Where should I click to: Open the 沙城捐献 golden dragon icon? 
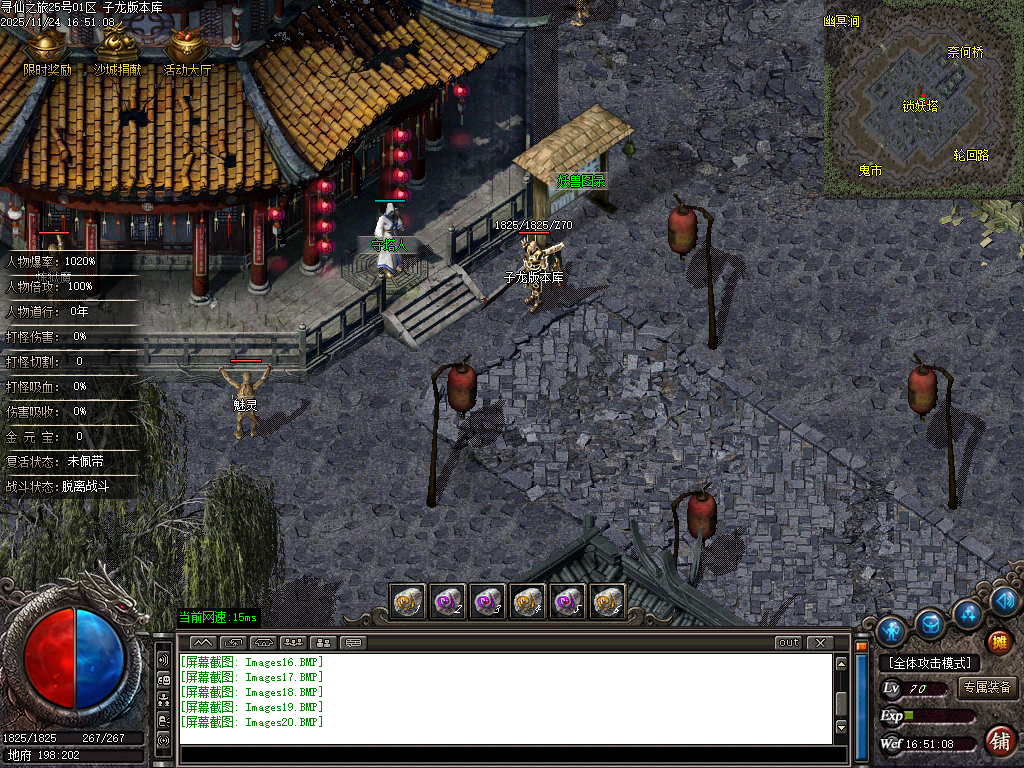point(117,47)
